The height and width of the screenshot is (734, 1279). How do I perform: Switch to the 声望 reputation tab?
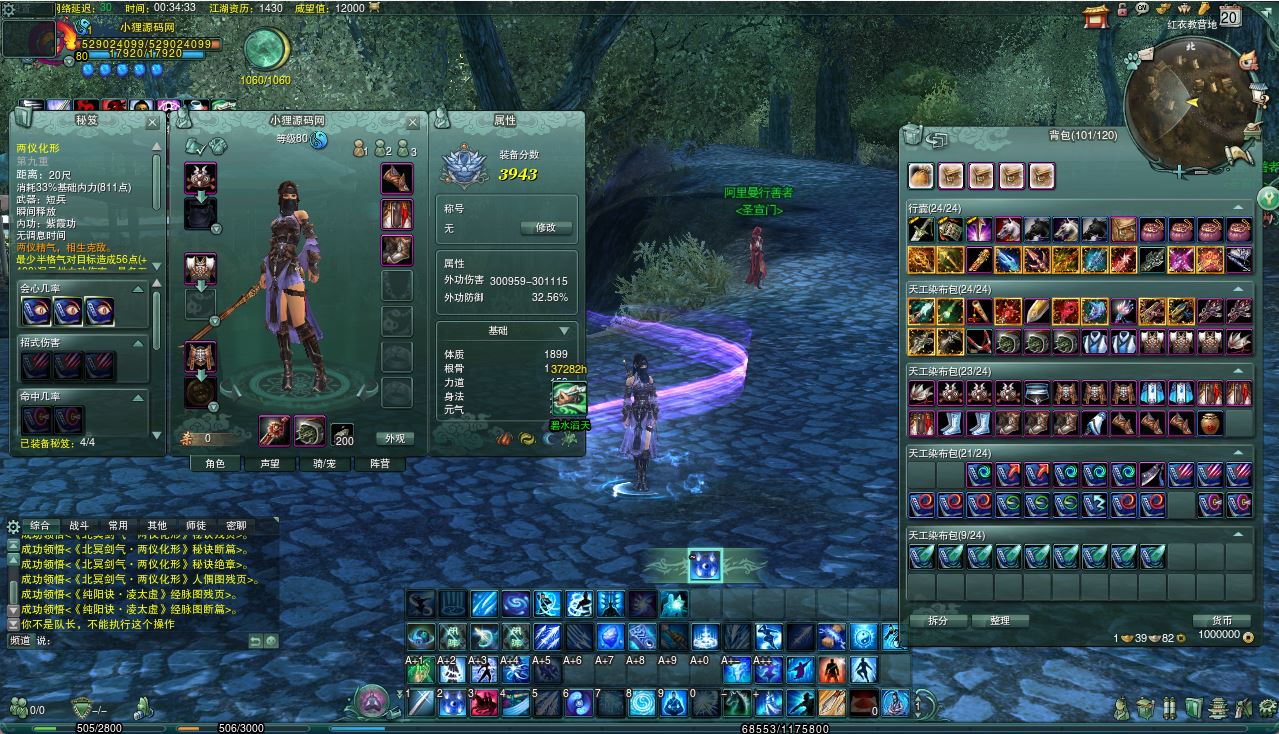pyautogui.click(x=270, y=464)
